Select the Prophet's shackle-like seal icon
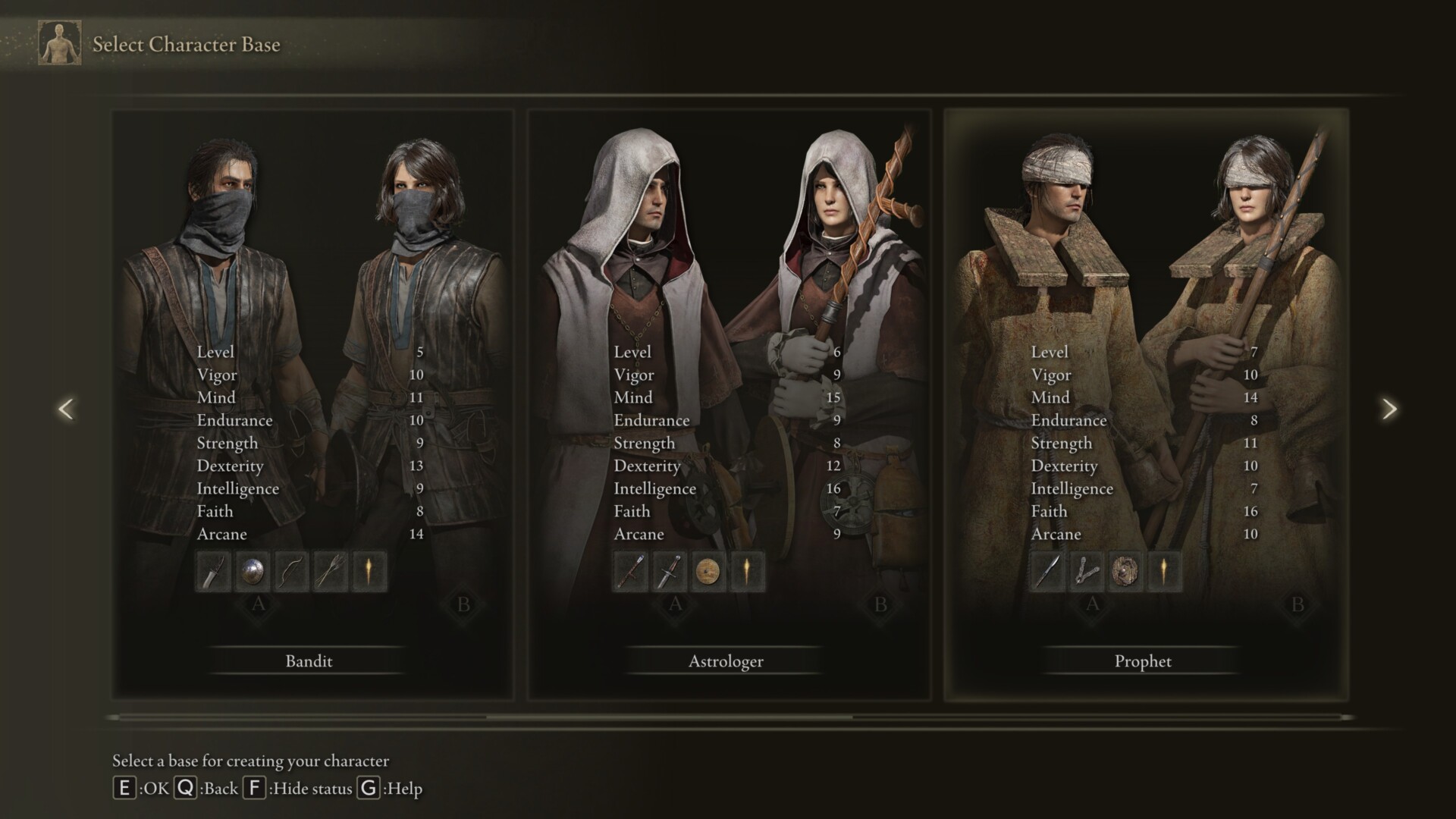The image size is (1456, 819). coord(1087,571)
